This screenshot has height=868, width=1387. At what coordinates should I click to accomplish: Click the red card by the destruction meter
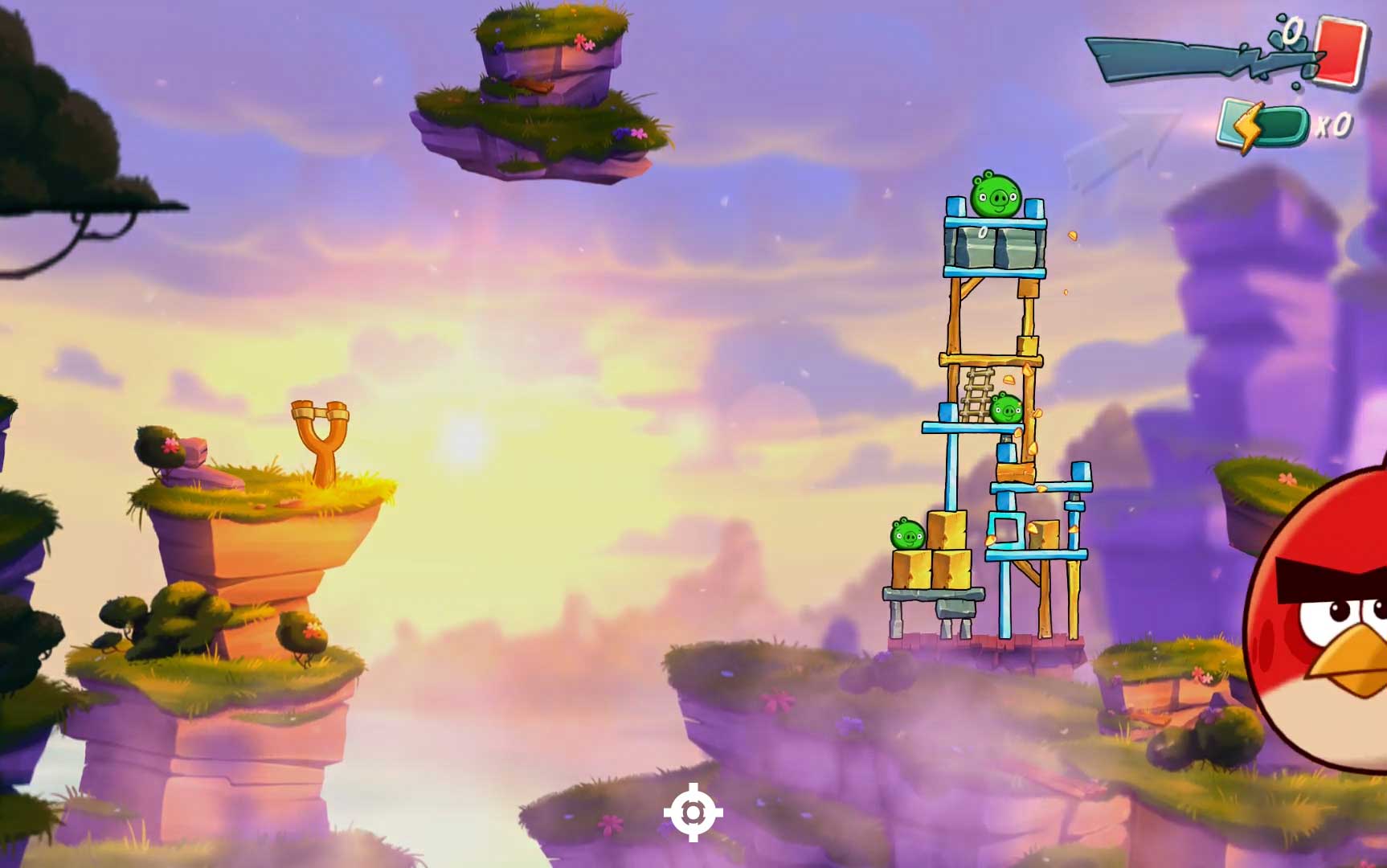[1340, 50]
